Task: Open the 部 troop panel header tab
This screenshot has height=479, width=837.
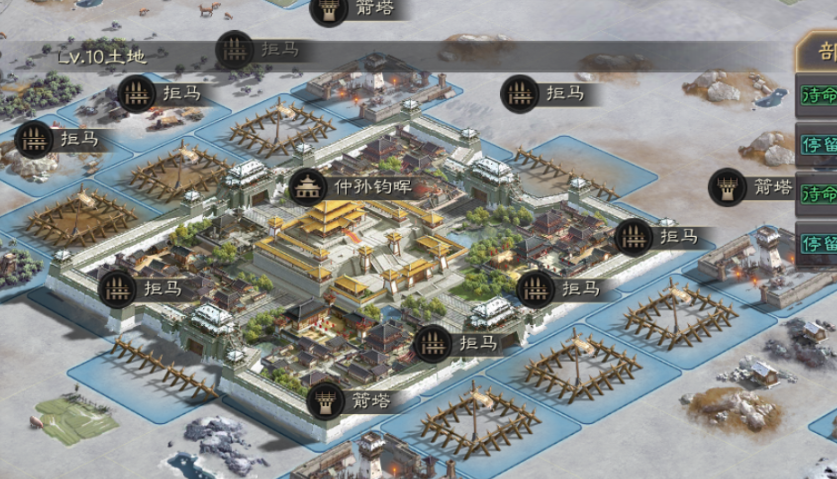Action: point(822,53)
